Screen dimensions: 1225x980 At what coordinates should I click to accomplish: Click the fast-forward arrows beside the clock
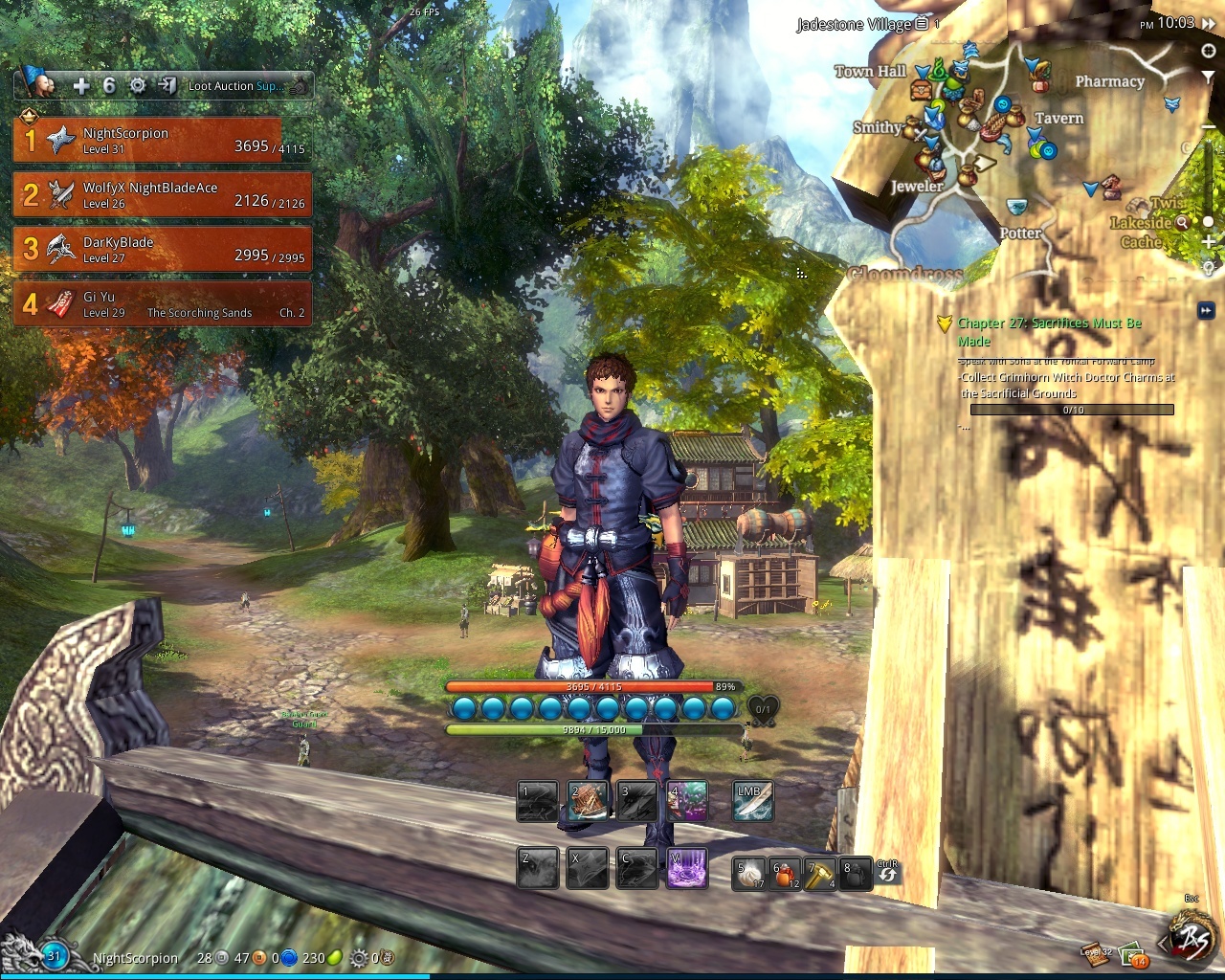point(1211,24)
